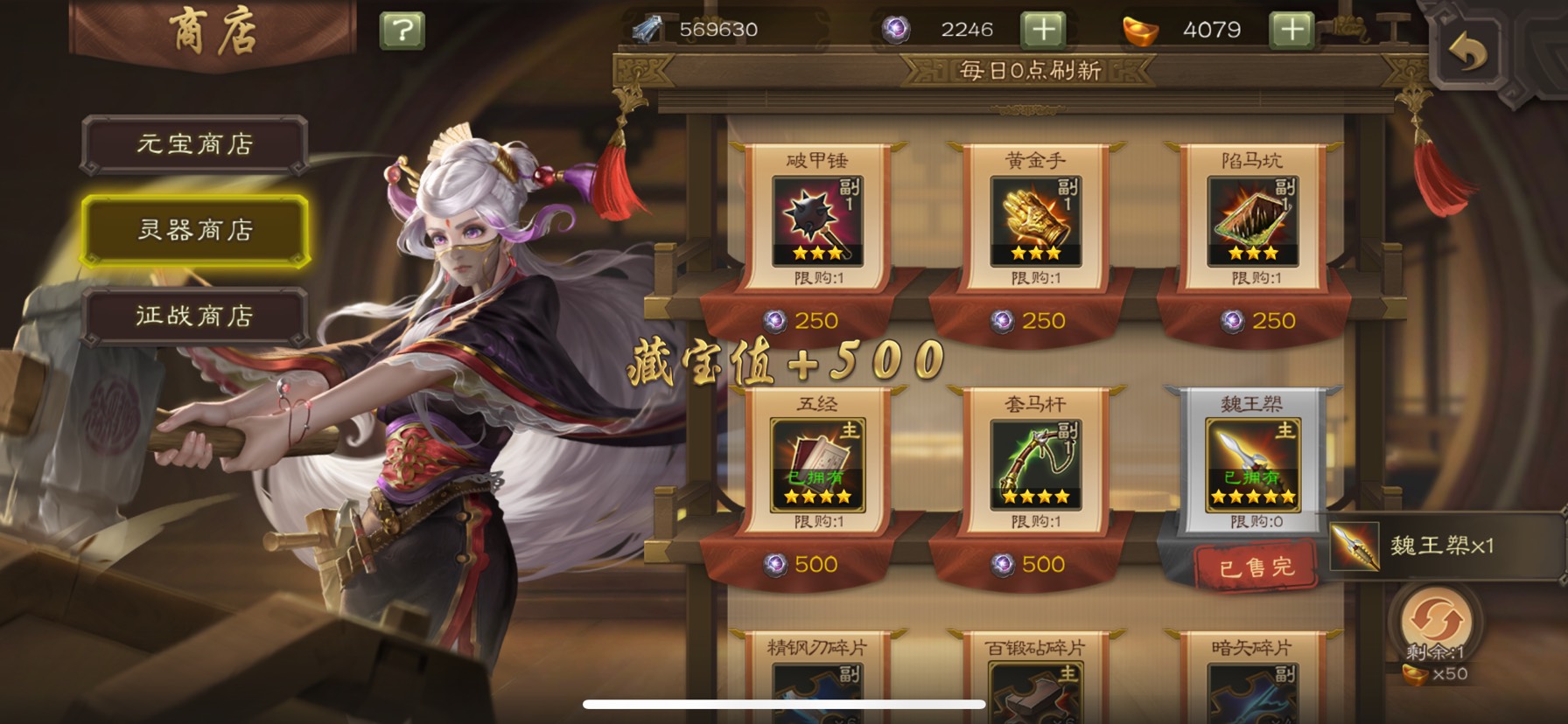Open the 征战商店 tab
This screenshot has height=724, width=1568.
(194, 316)
